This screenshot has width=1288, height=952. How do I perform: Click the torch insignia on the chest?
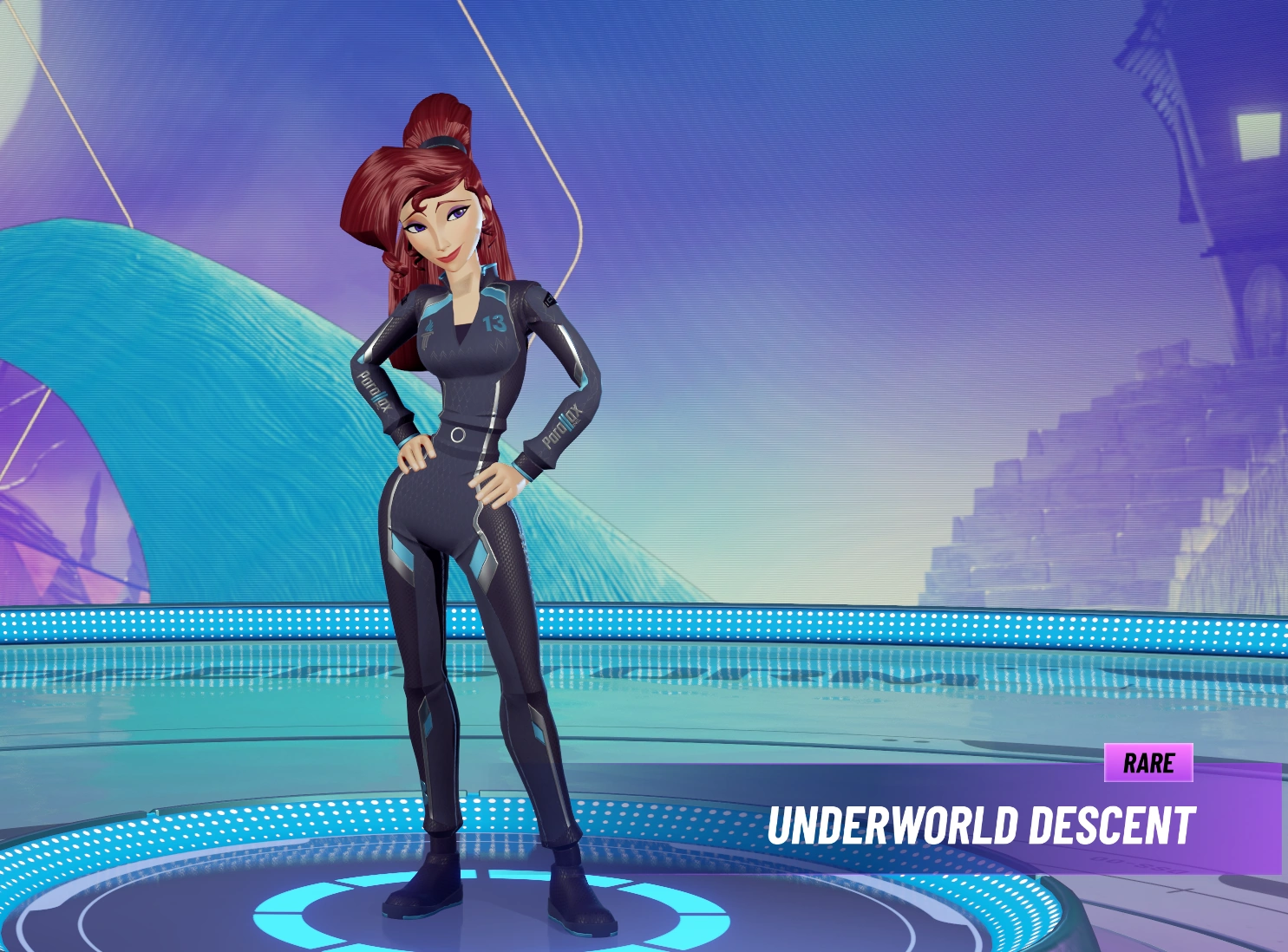coord(428,334)
